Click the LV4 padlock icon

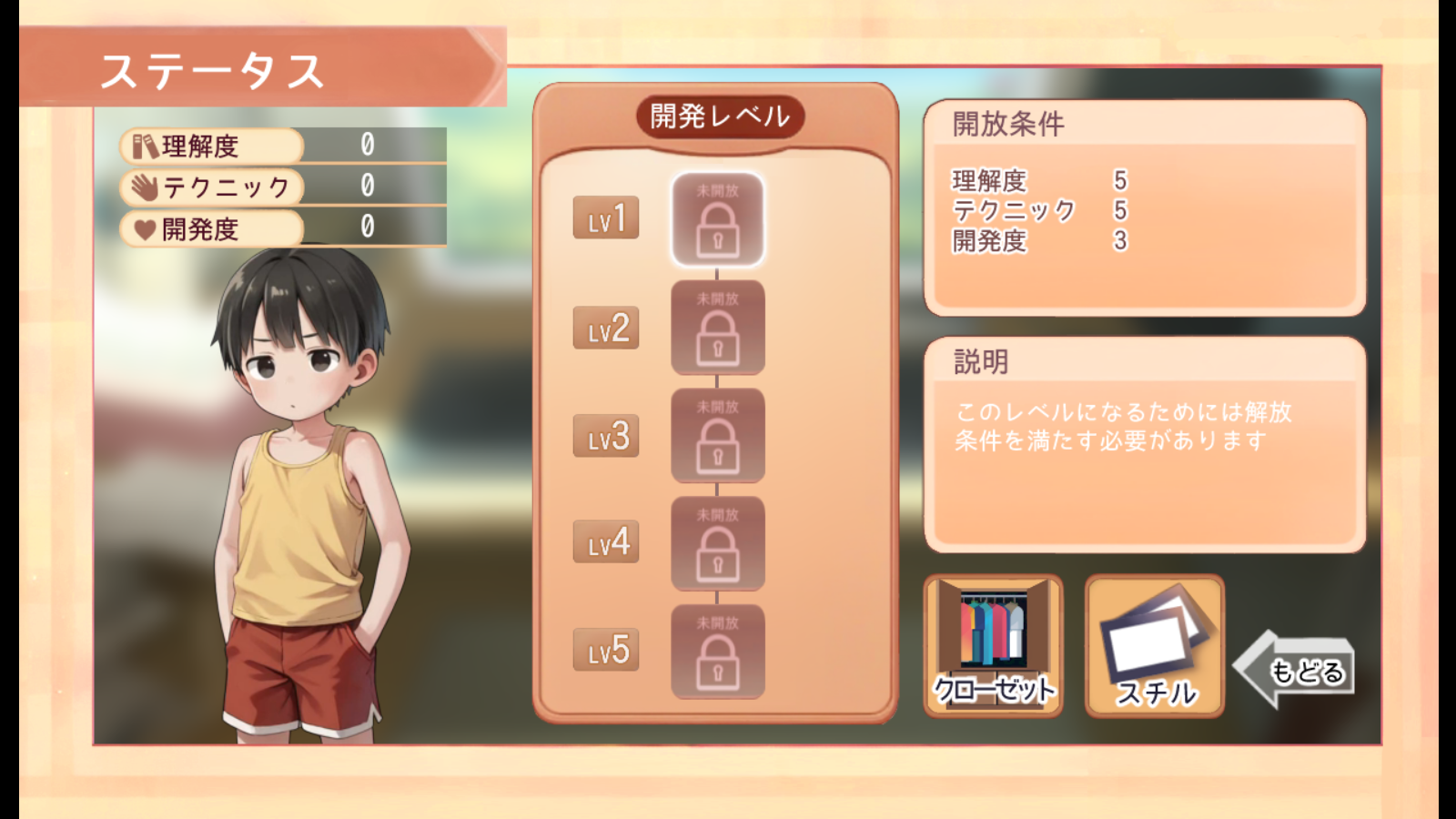718,545
